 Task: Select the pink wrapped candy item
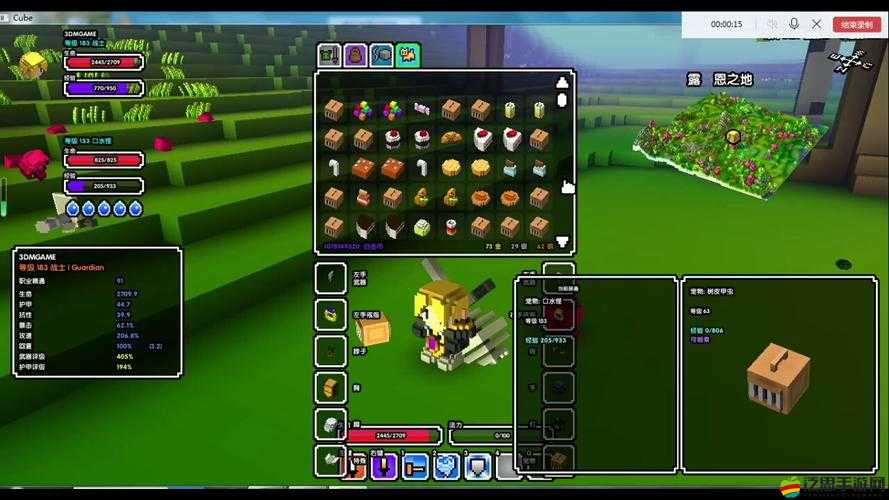pyautogui.click(x=421, y=109)
